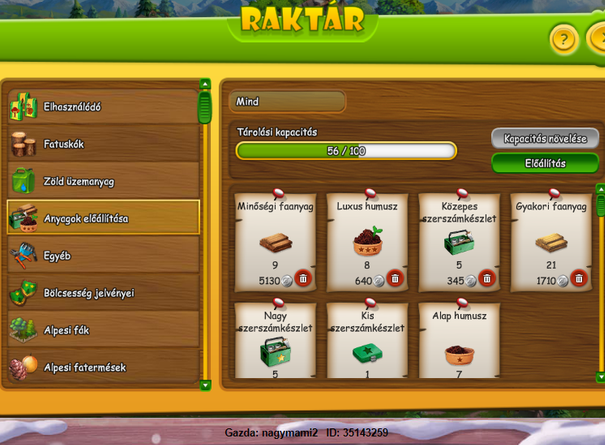Open the Egyéb category
Image resolution: width=605 pixels, height=445 pixels.
coord(102,255)
